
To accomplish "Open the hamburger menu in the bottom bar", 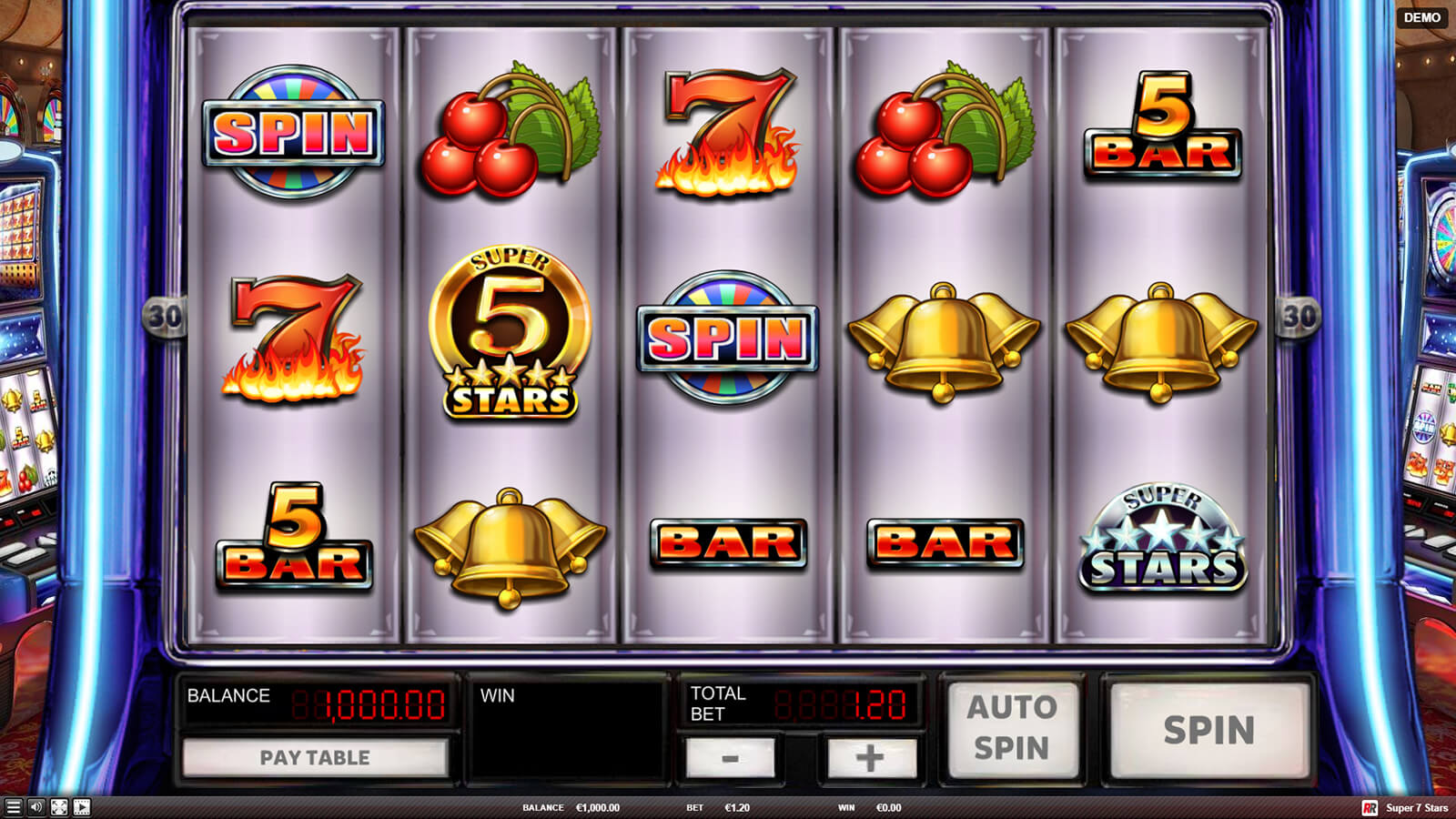I will [13, 807].
